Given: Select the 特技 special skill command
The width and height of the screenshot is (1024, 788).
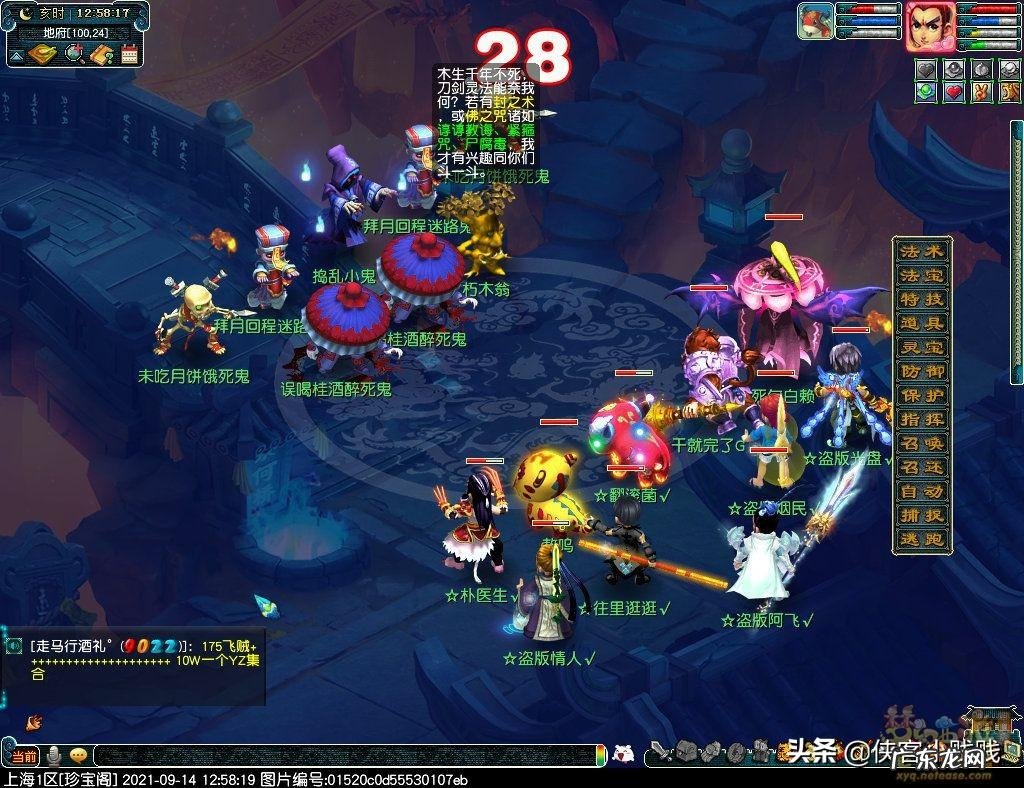Looking at the screenshot, I should click(x=921, y=300).
